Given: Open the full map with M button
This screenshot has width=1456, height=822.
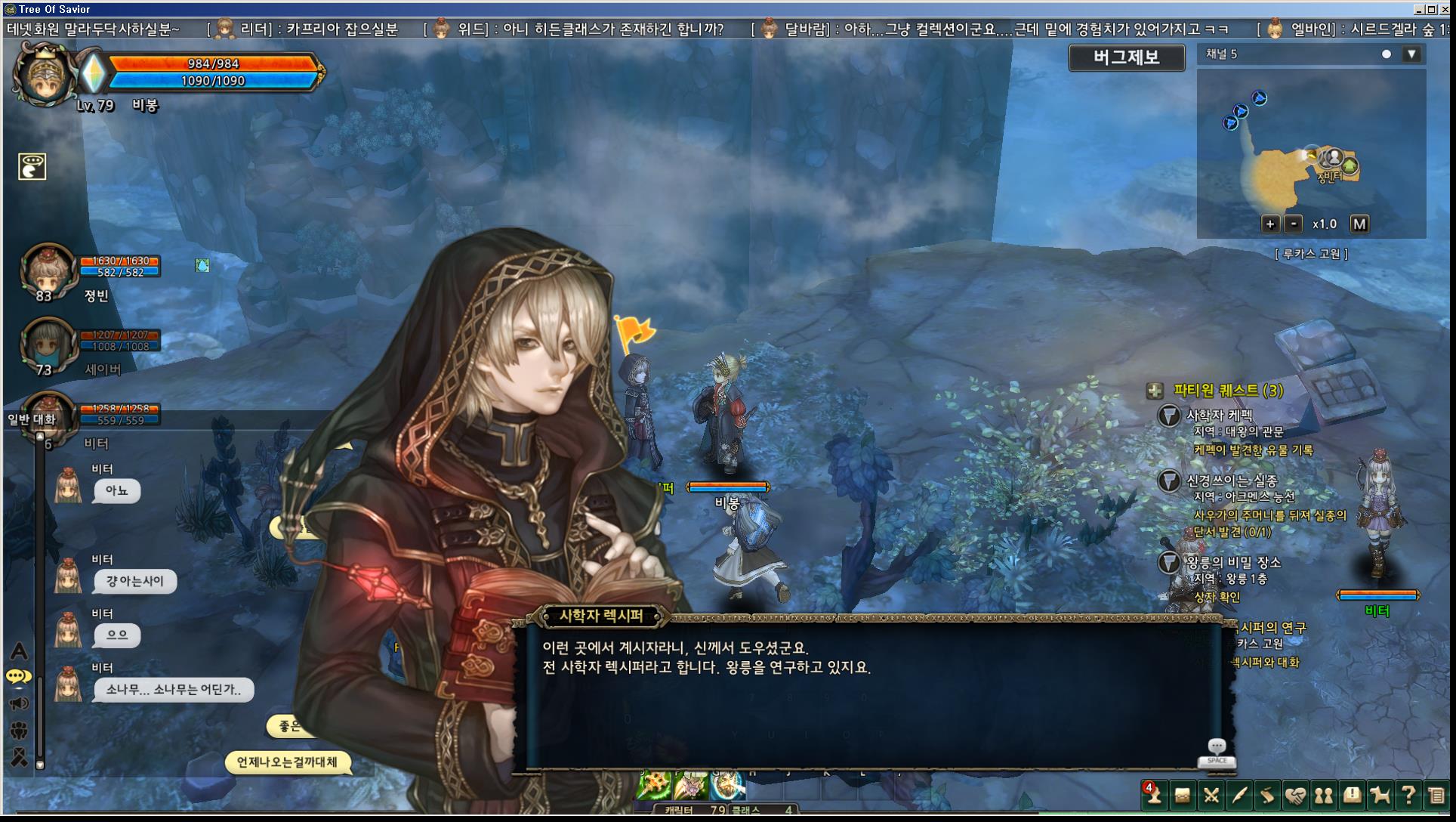Looking at the screenshot, I should coord(1359,224).
